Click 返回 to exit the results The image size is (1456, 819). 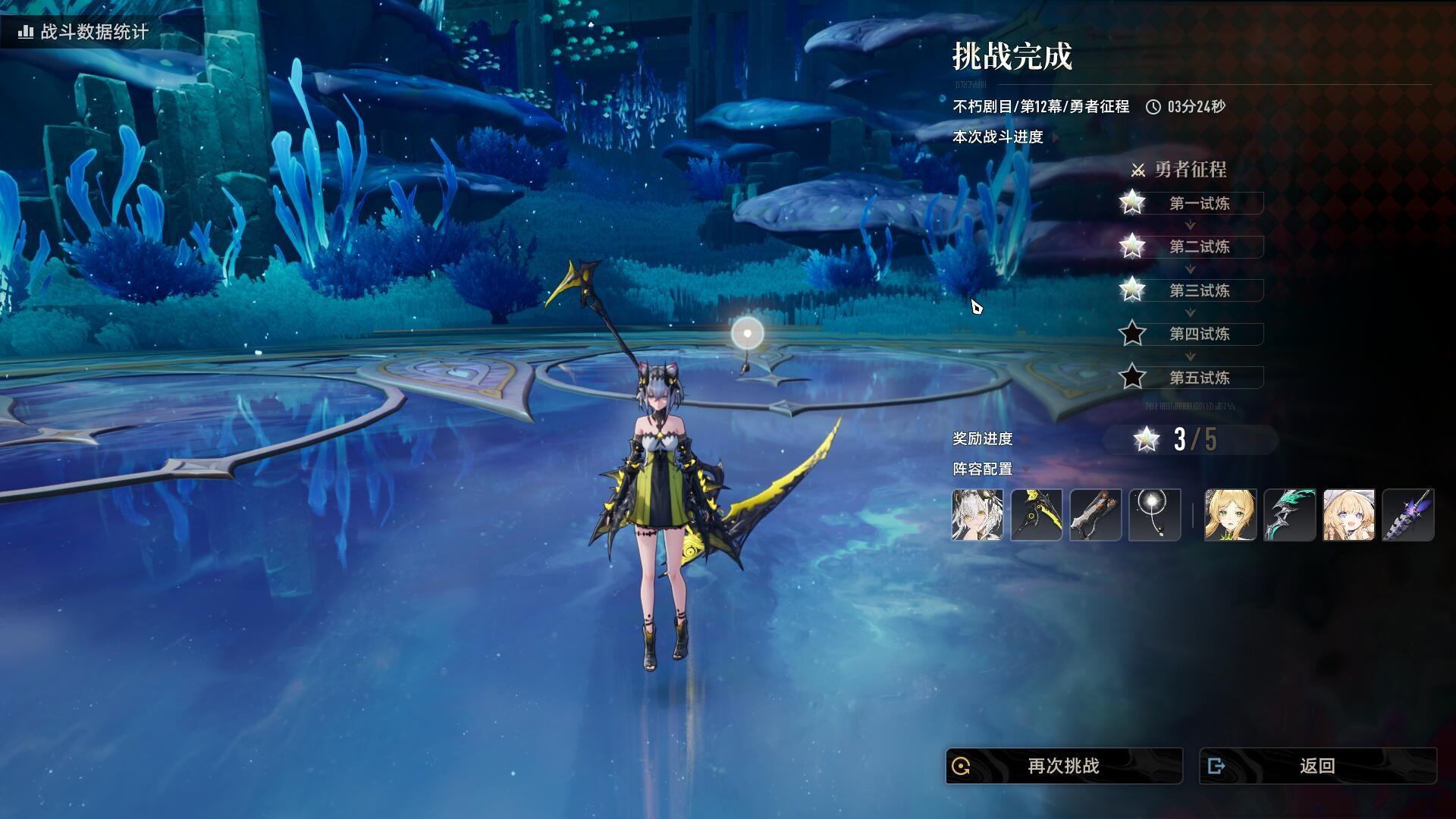[1317, 766]
